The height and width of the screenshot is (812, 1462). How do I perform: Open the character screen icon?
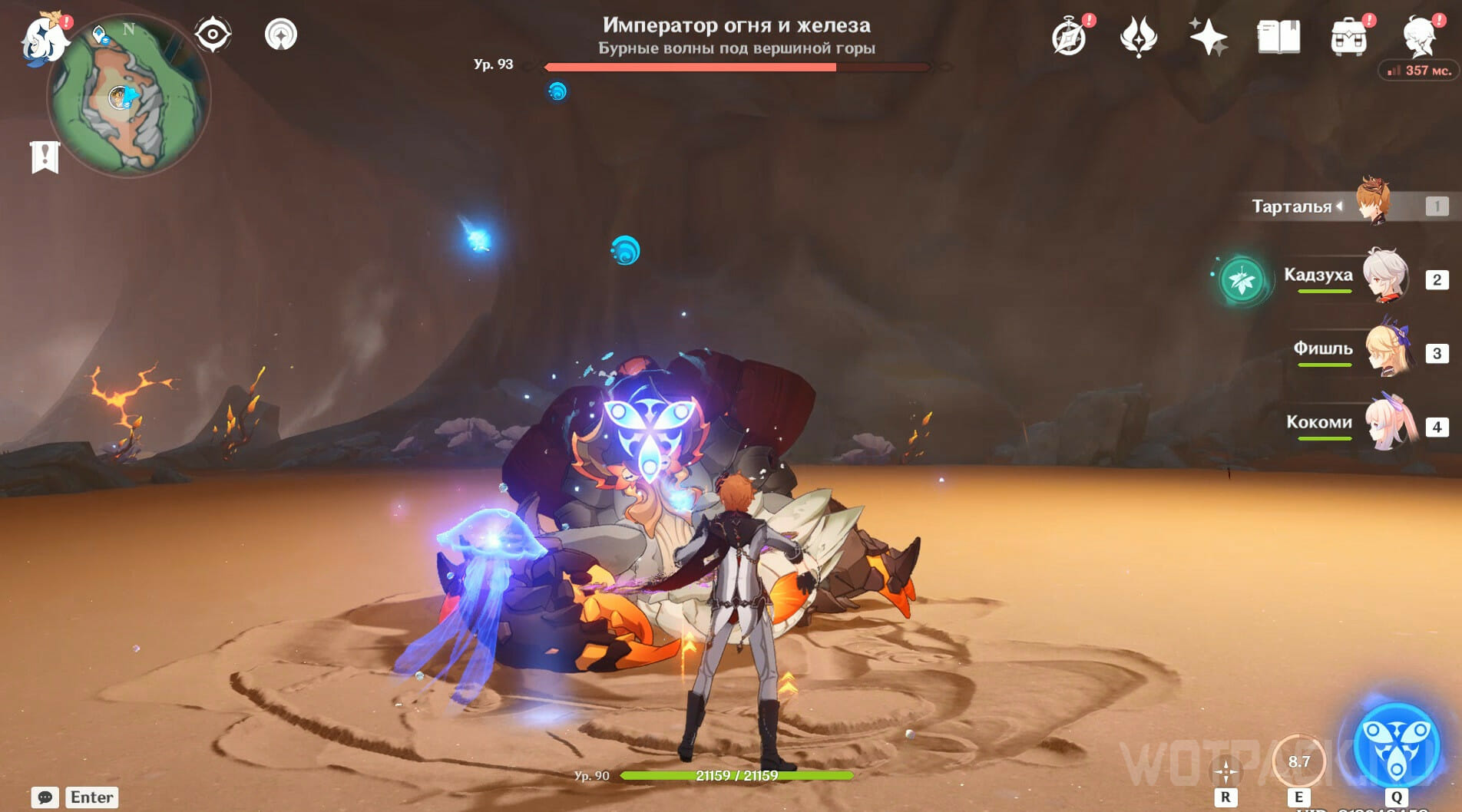[1419, 35]
